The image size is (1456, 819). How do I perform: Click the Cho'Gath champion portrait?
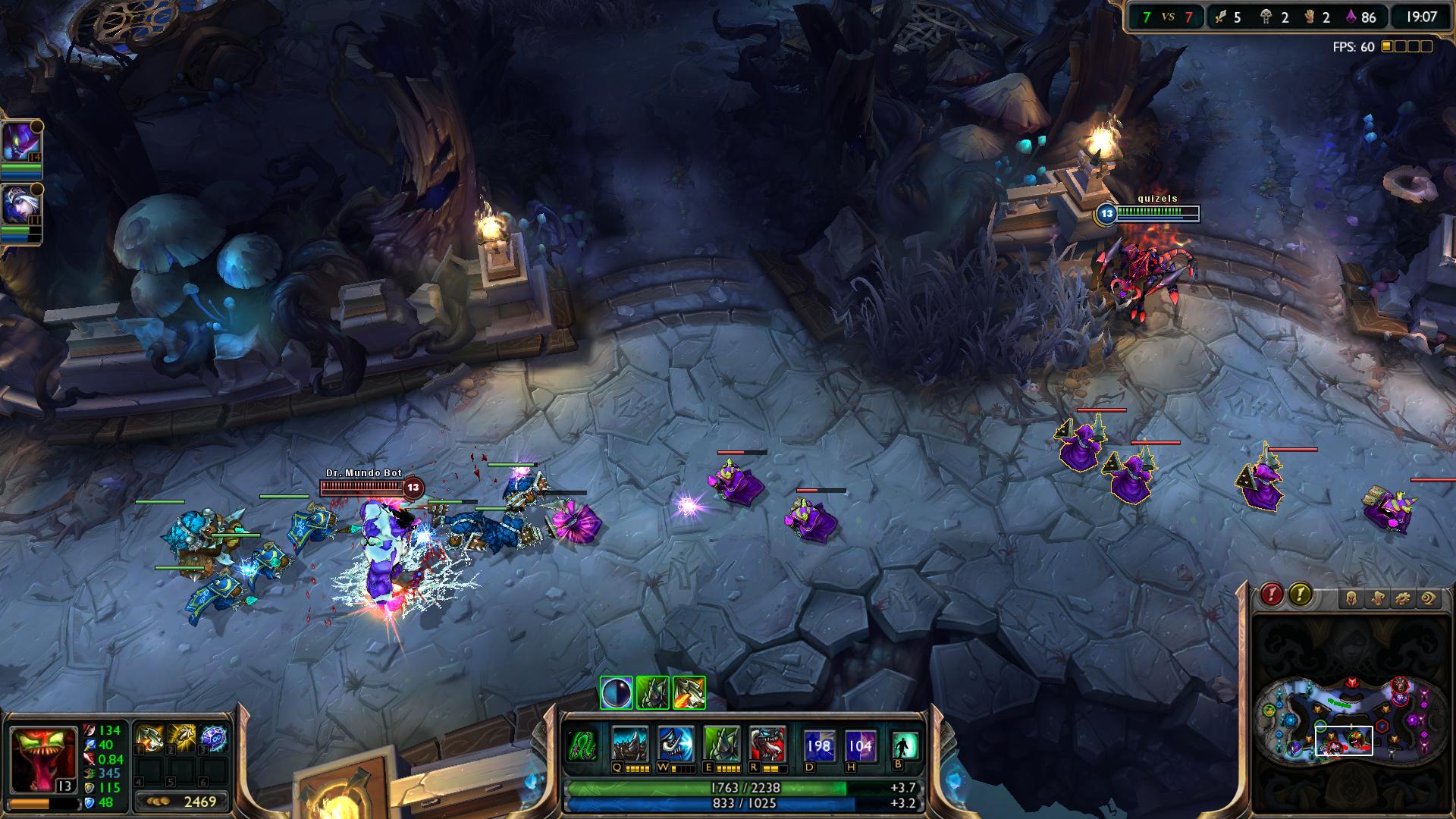(x=42, y=758)
